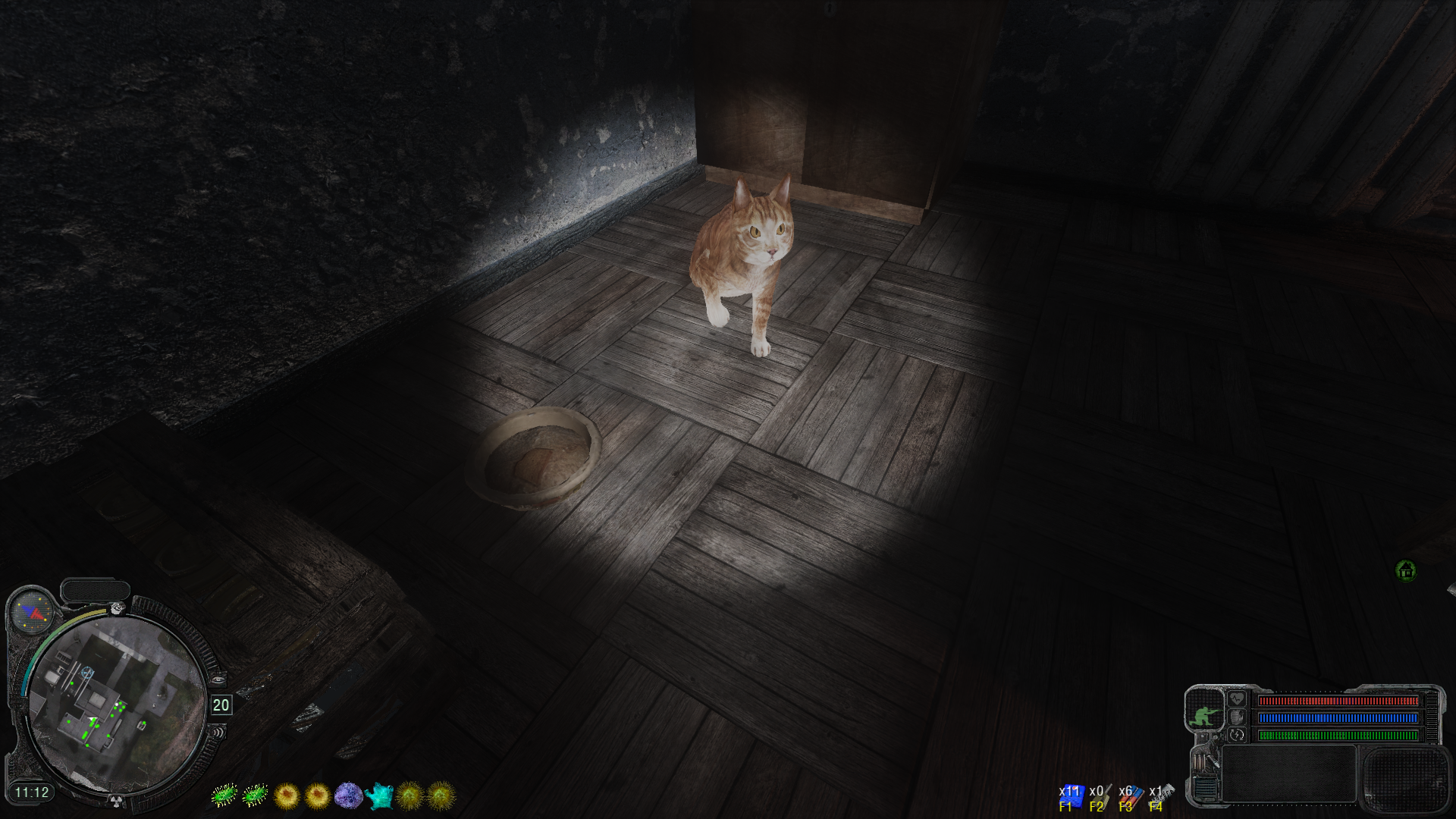Screen dimensions: 1456x819
Task: Click the green stamina bar on the HUD
Action: (x=1336, y=735)
